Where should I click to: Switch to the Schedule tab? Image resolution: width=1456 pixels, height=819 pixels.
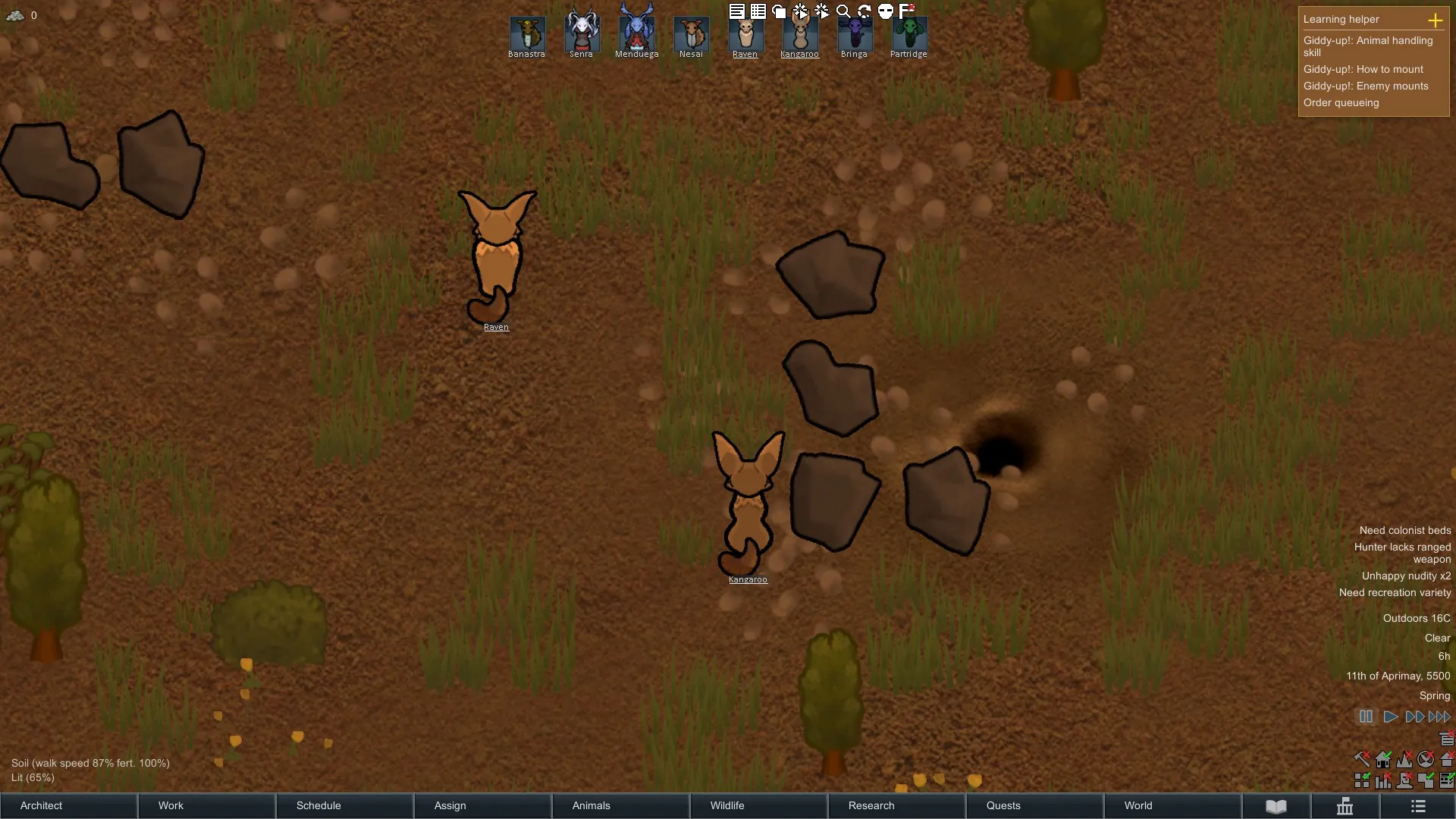point(344,805)
